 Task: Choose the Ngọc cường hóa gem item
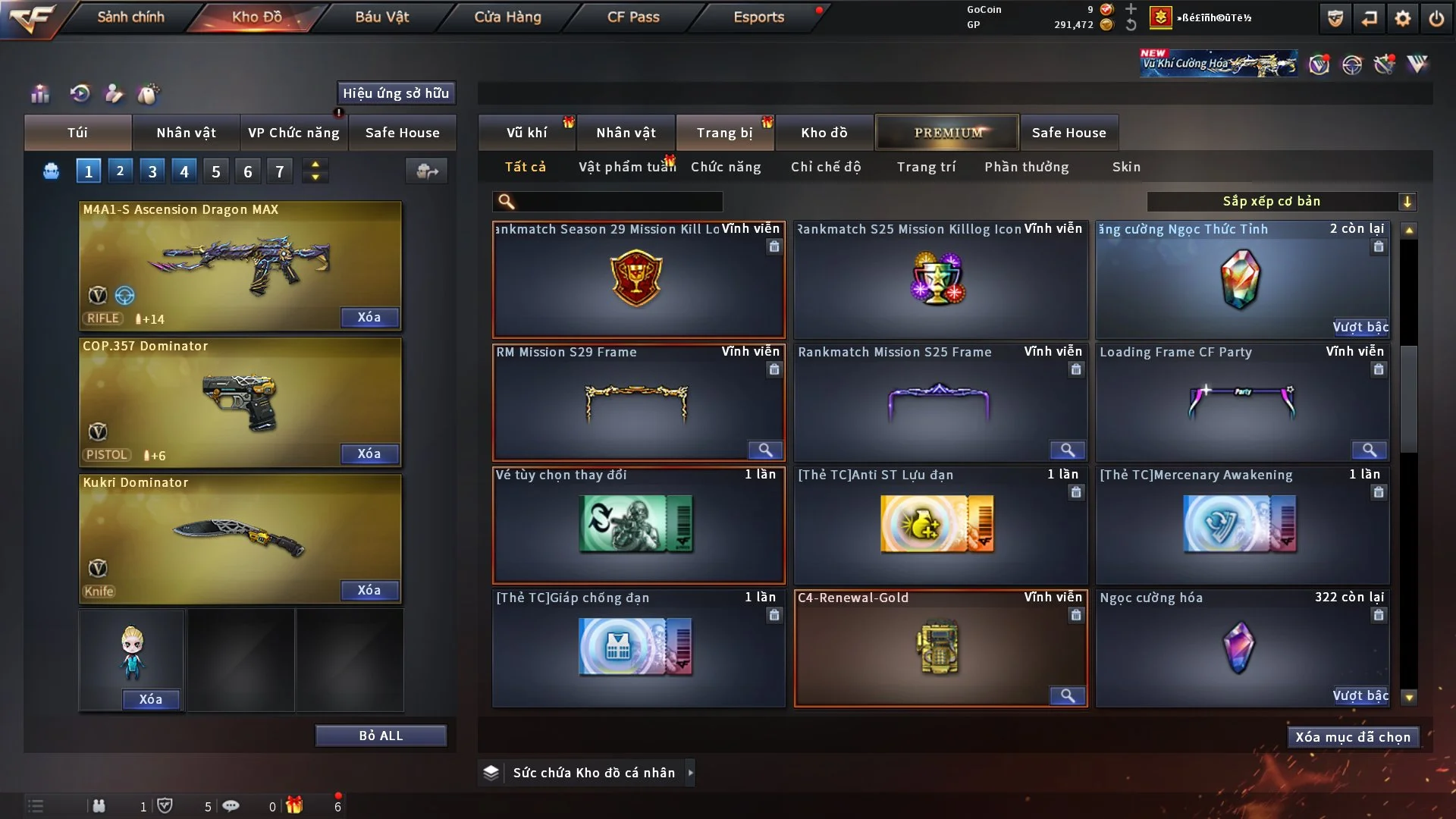[x=1241, y=648]
